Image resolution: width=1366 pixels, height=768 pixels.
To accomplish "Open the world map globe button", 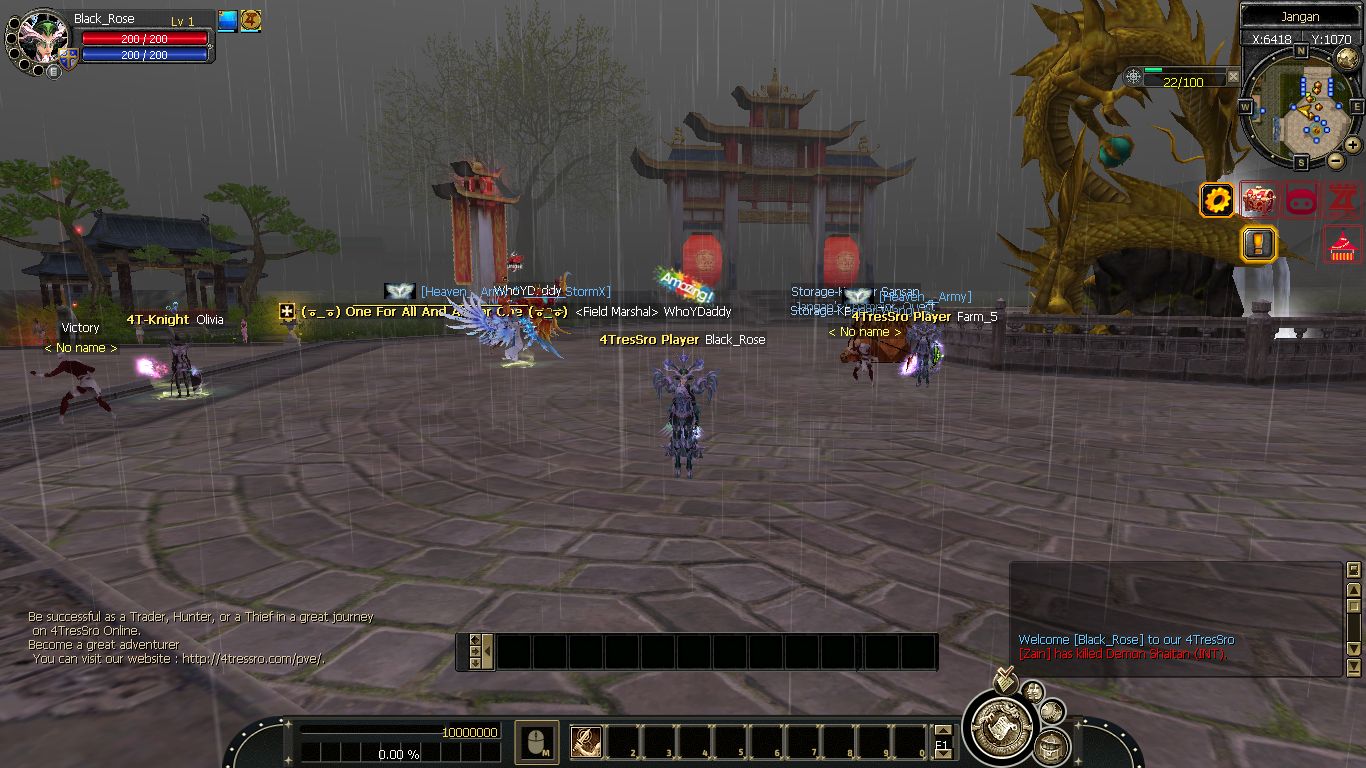I will coord(1346,59).
